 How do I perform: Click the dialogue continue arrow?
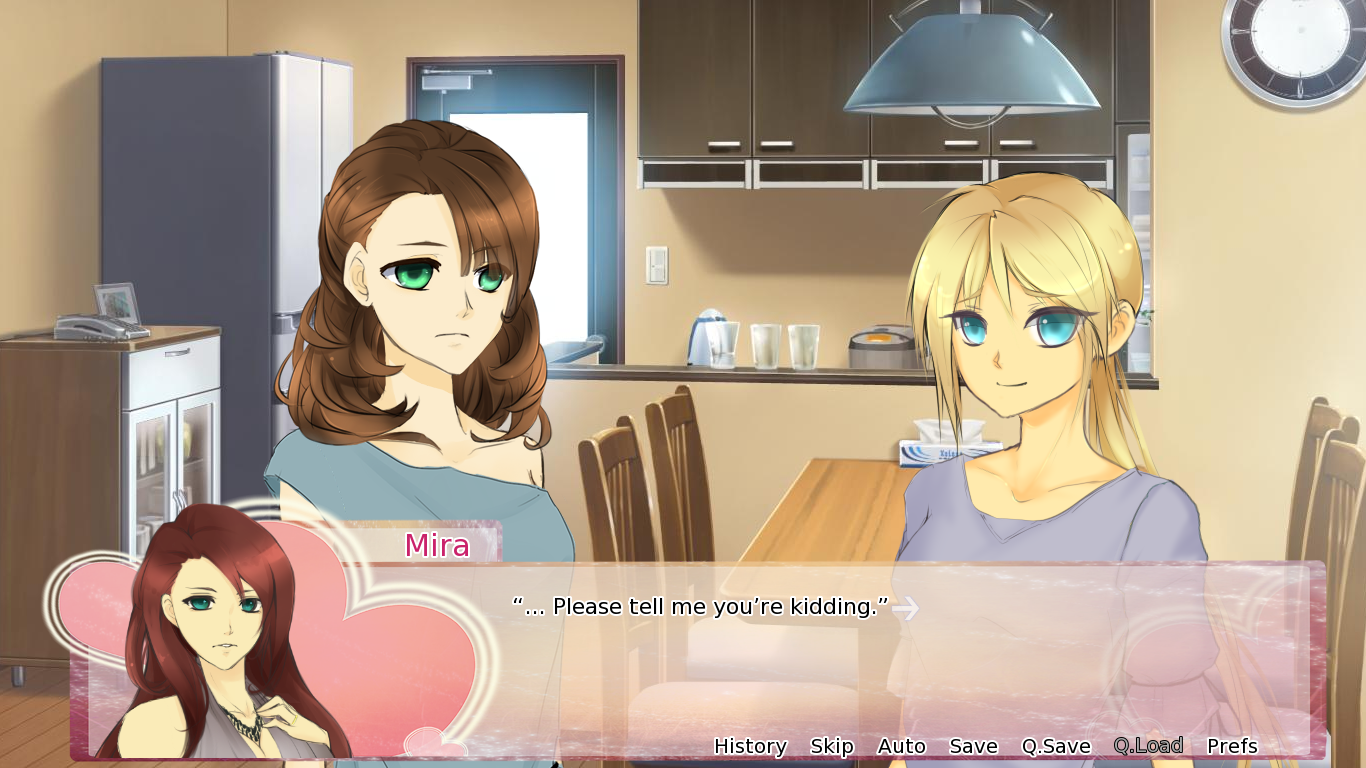click(905, 608)
